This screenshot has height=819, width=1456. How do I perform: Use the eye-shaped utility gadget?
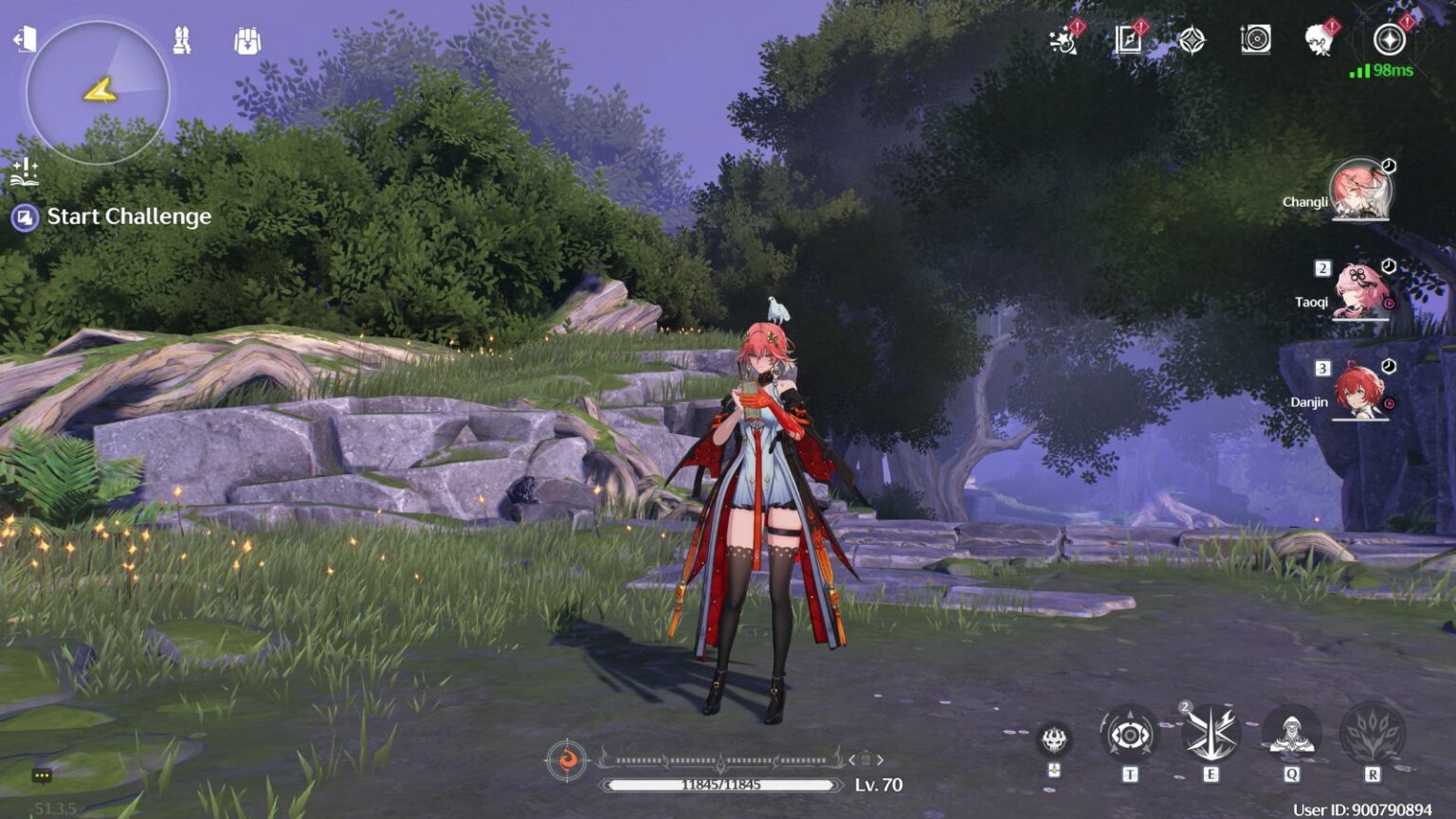click(1130, 735)
